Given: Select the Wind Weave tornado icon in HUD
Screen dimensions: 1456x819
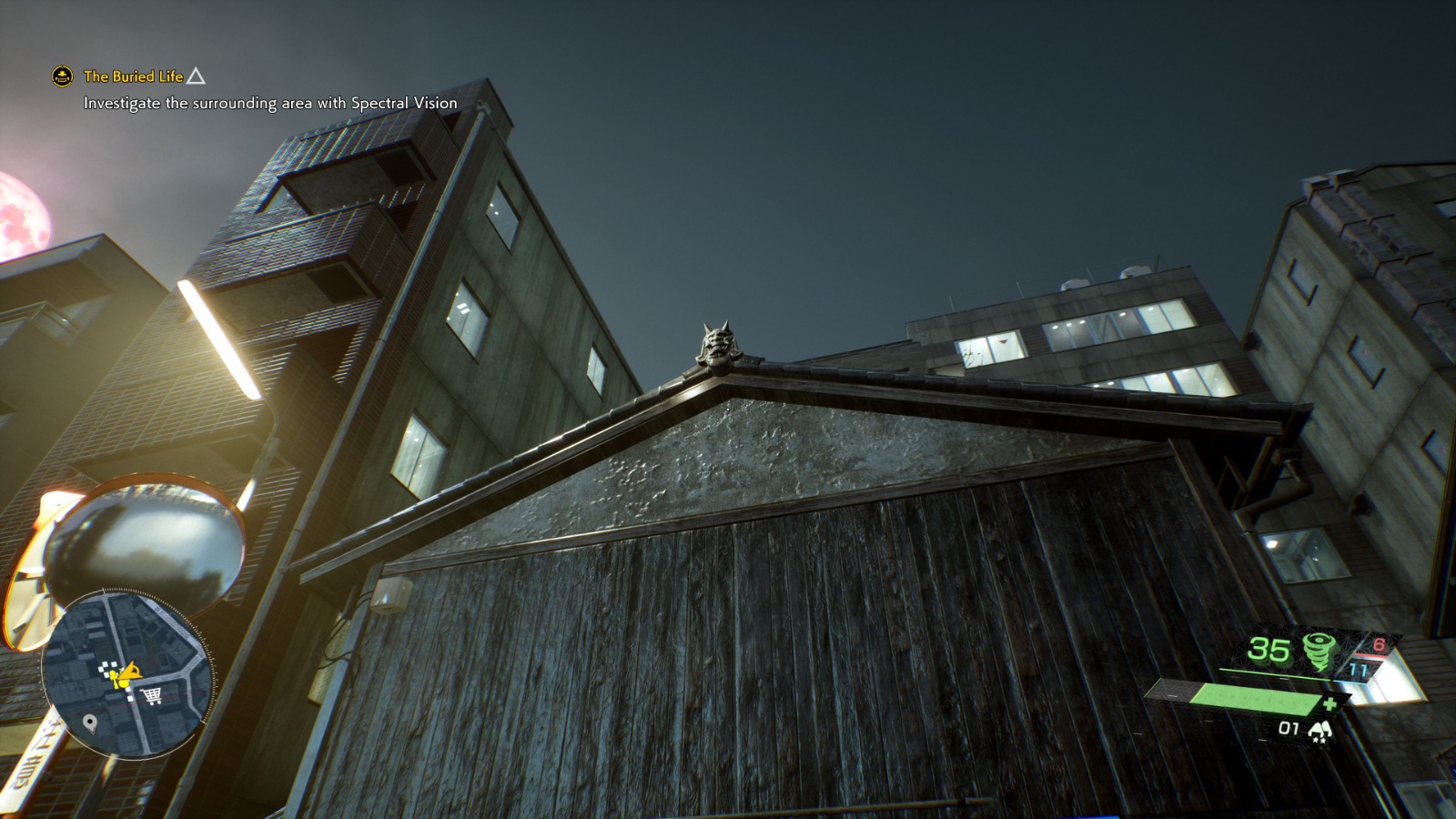Looking at the screenshot, I should click(x=1319, y=650).
